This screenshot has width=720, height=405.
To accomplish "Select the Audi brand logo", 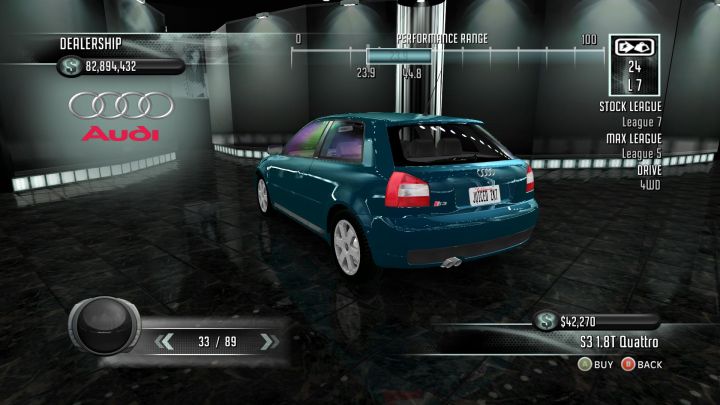I will pyautogui.click(x=121, y=116).
